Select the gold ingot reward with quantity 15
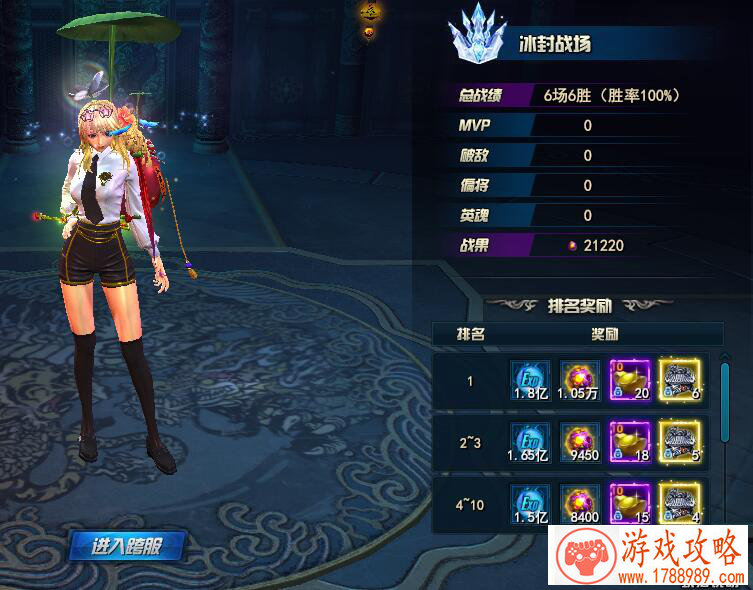Screen dimensions: 753x590 click(630, 503)
